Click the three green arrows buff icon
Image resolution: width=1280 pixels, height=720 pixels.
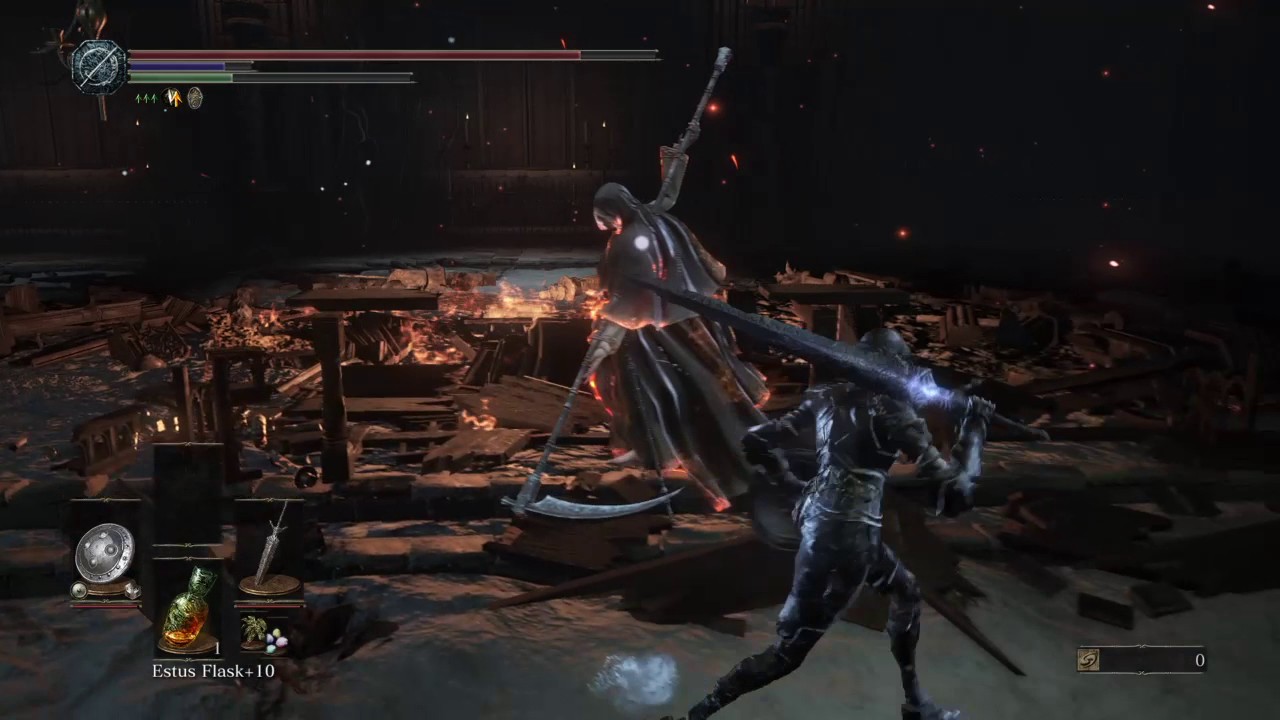coord(146,98)
